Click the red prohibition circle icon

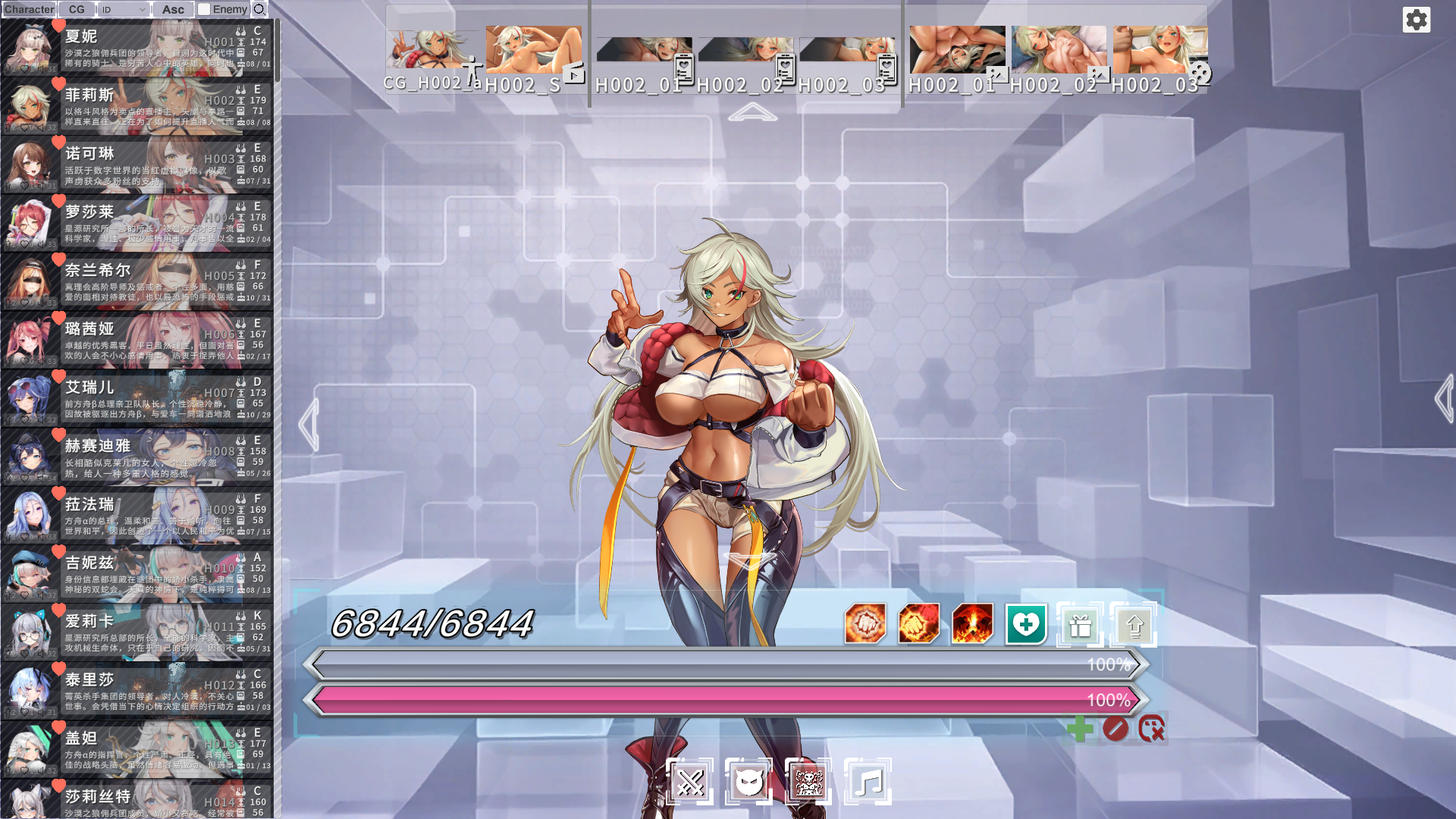click(1116, 730)
